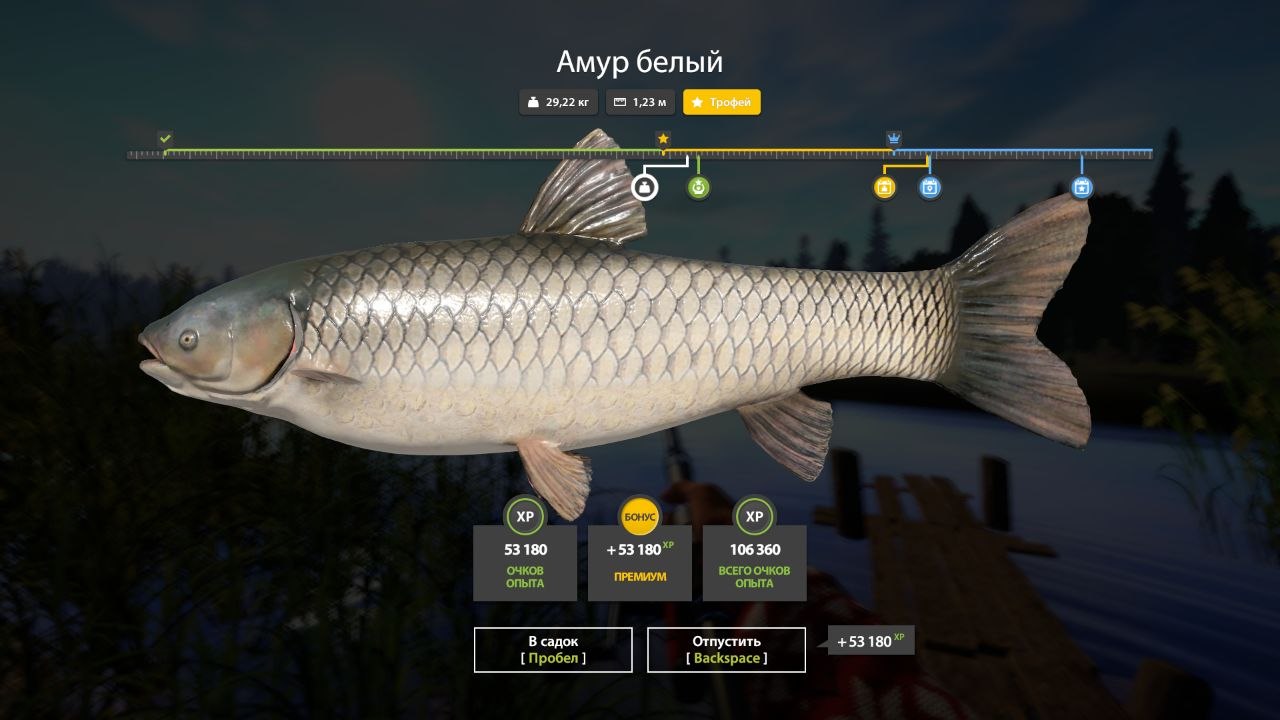Click the yellow Трофей badge
Screen dimensions: 1280x720
coord(721,102)
